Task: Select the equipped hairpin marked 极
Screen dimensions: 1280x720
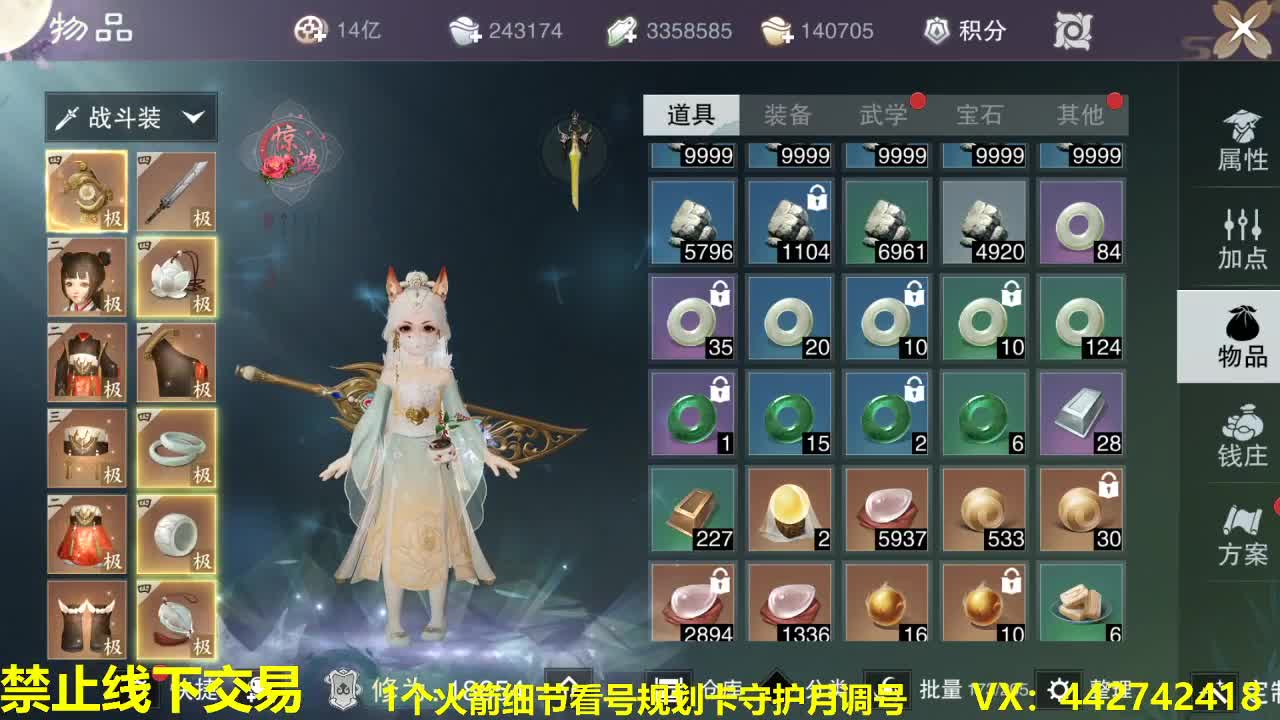Action: (x=87, y=190)
